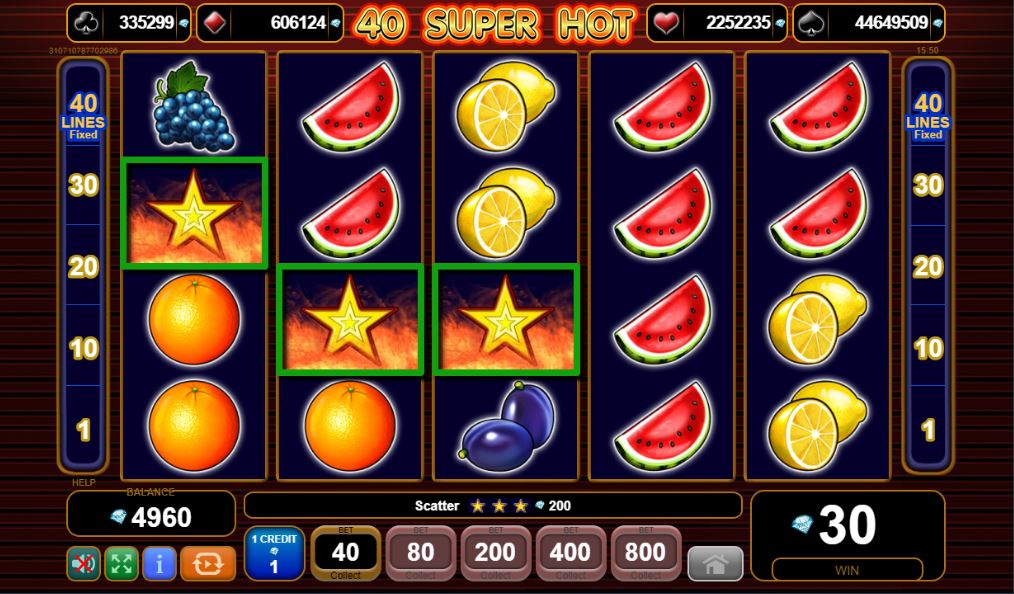Viewport: 1014px width, 594px height.
Task: Open the paytable info button
Action: pos(159,563)
